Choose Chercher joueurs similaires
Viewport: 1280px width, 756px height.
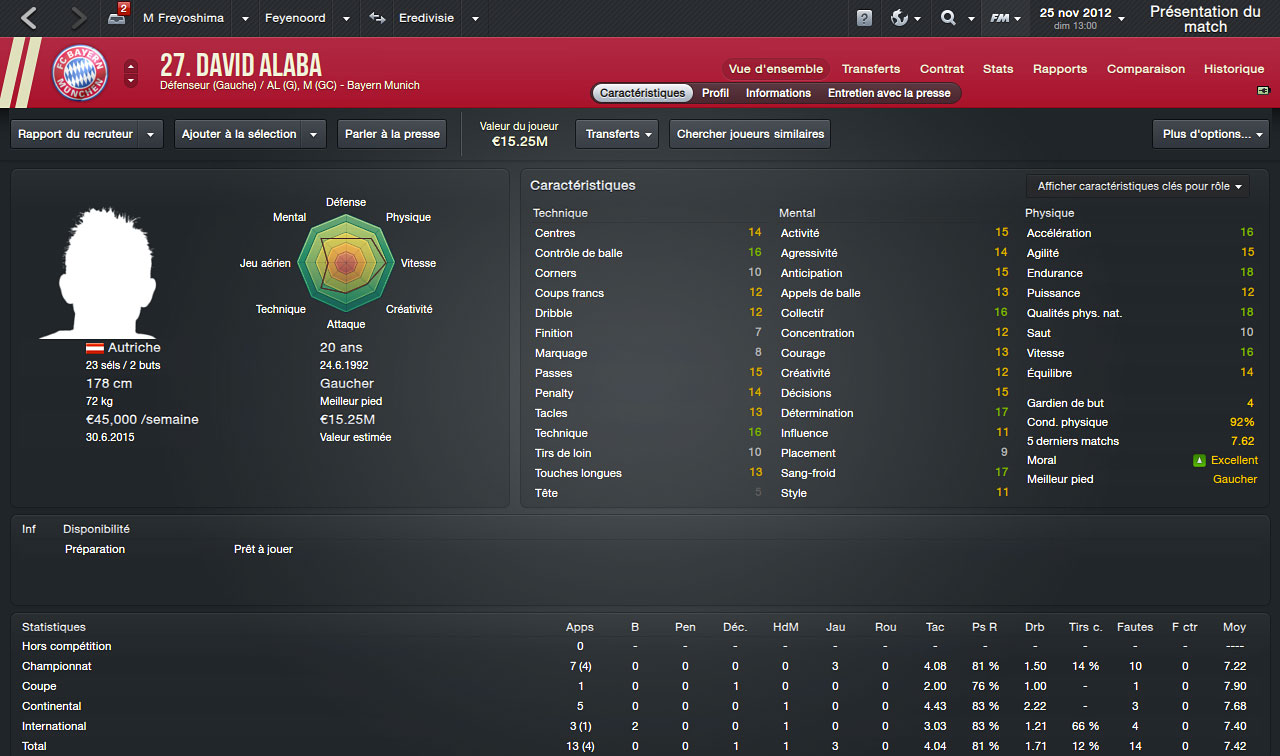750,134
